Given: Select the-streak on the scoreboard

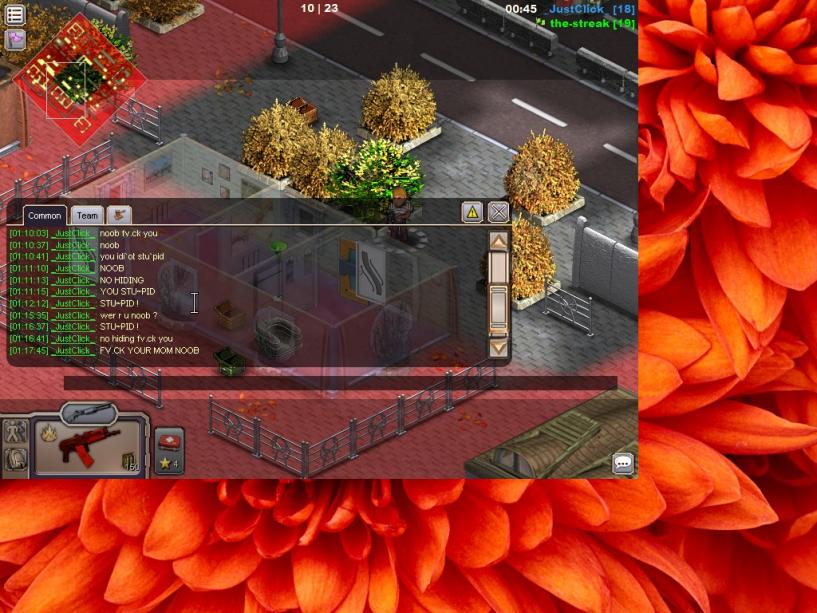Looking at the screenshot, I should point(579,23).
